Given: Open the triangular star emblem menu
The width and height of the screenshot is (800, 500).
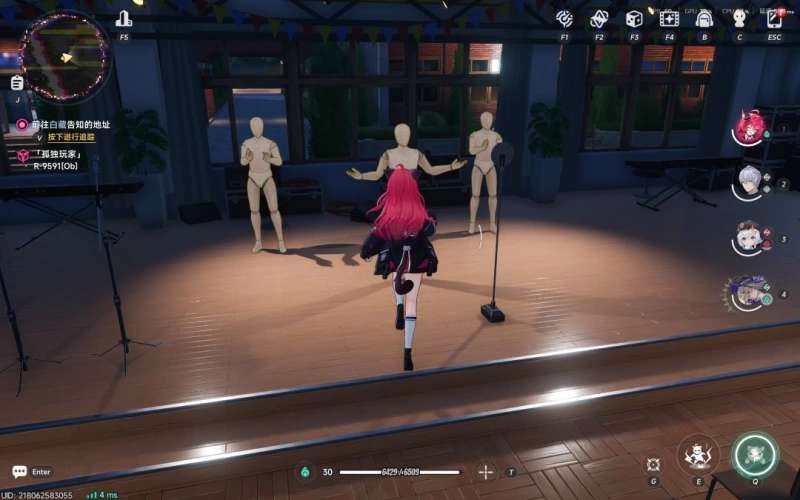Looking at the screenshot, I should [599, 19].
